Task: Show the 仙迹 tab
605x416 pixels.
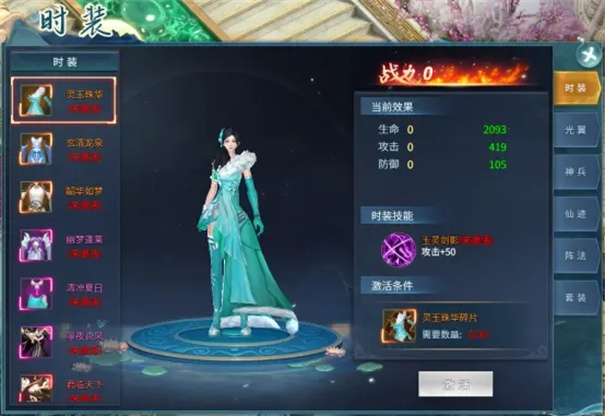Action: (x=575, y=214)
